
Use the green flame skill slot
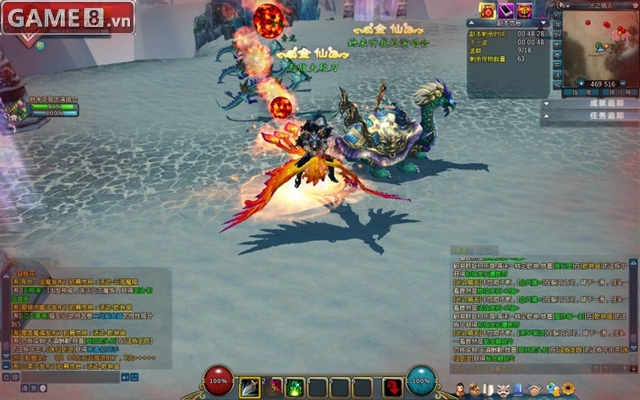click(293, 387)
